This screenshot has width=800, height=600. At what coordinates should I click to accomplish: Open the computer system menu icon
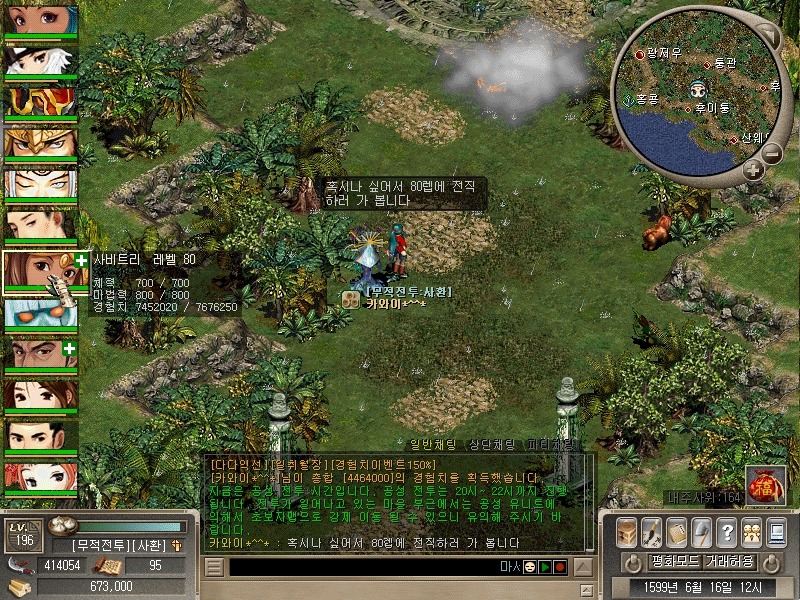775,531
